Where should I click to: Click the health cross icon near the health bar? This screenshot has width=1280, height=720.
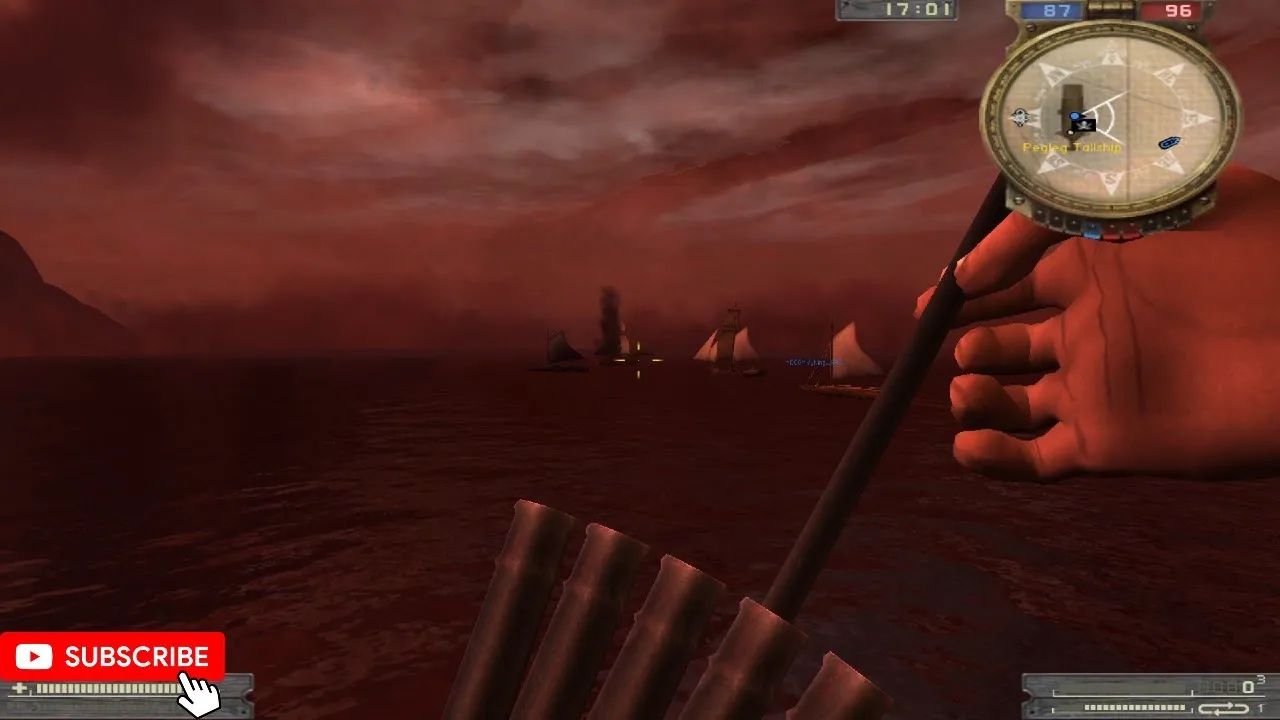[18, 688]
